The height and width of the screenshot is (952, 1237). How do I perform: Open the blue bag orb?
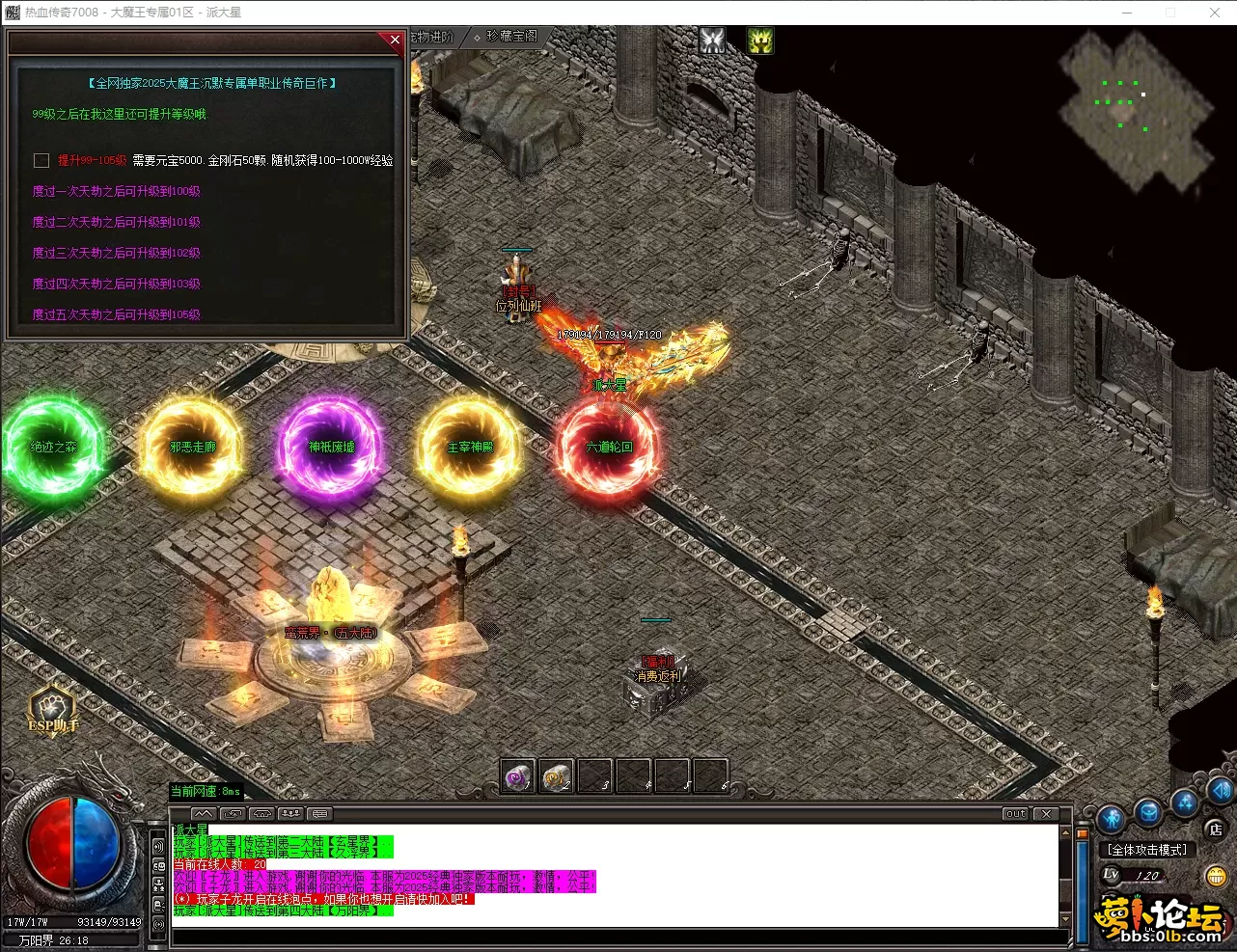tap(1148, 813)
